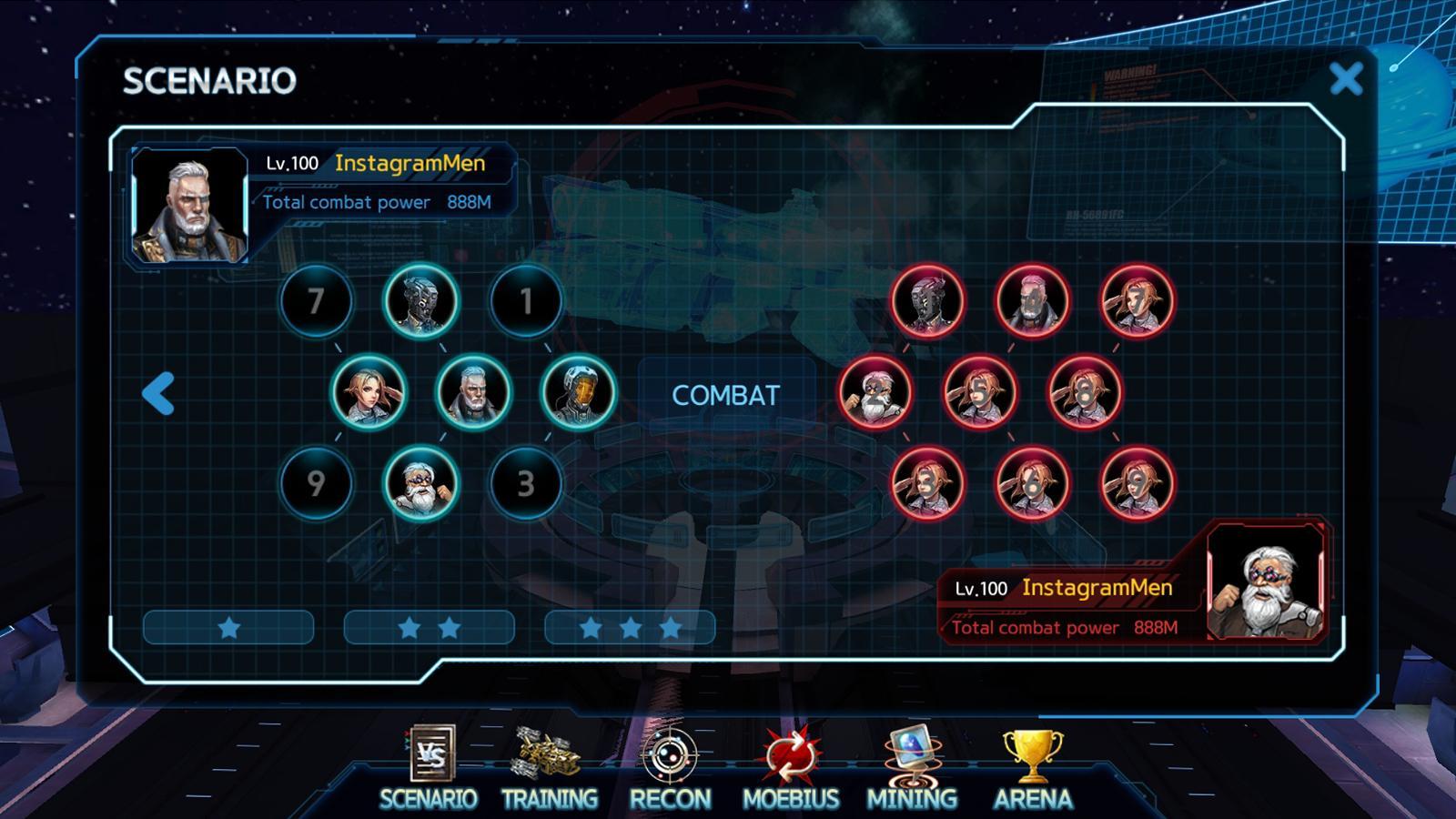Click the single-star reward bar
Viewport: 1456px width, 819px height.
tap(228, 628)
